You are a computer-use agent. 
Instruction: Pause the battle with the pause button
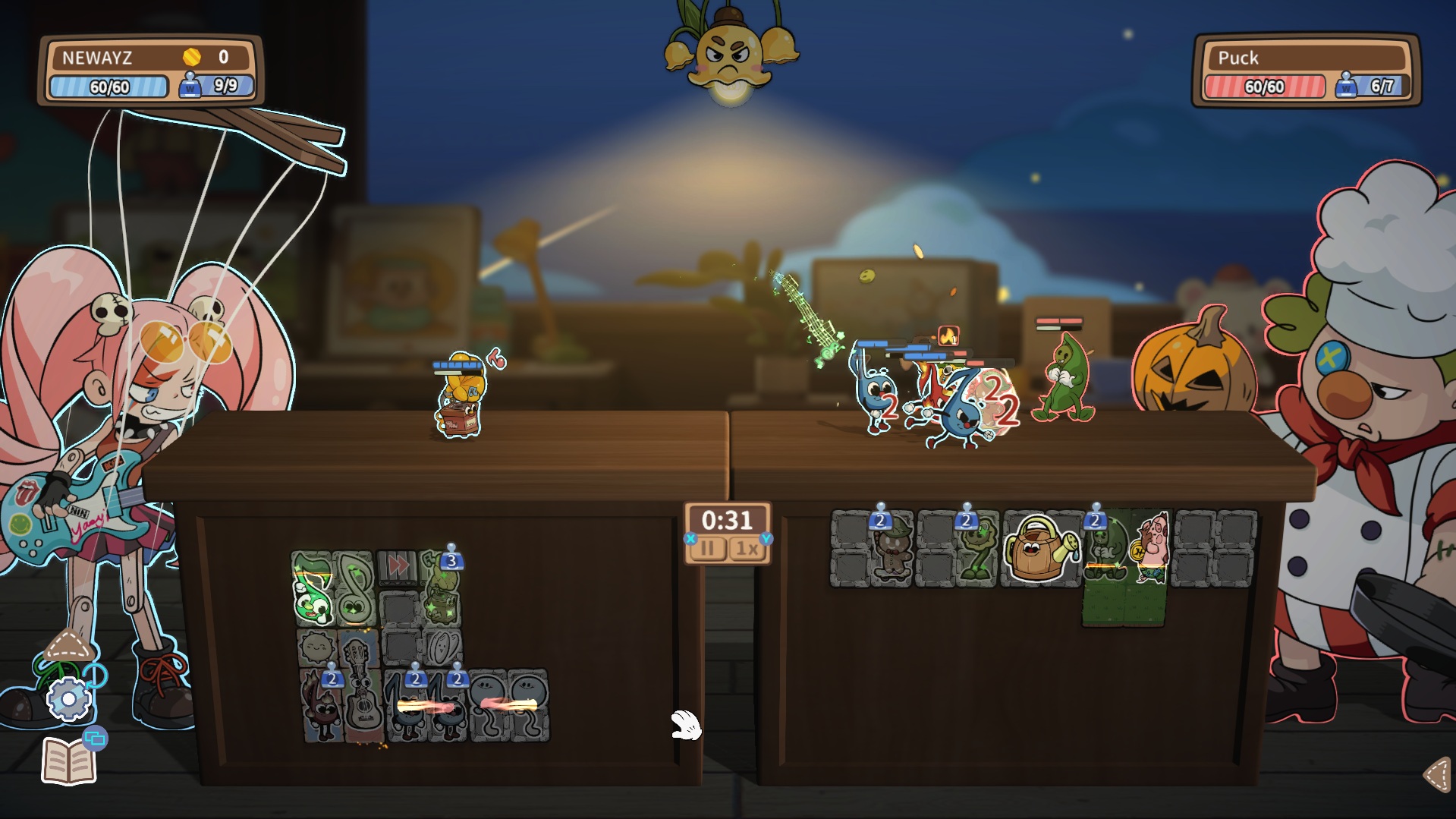708,548
